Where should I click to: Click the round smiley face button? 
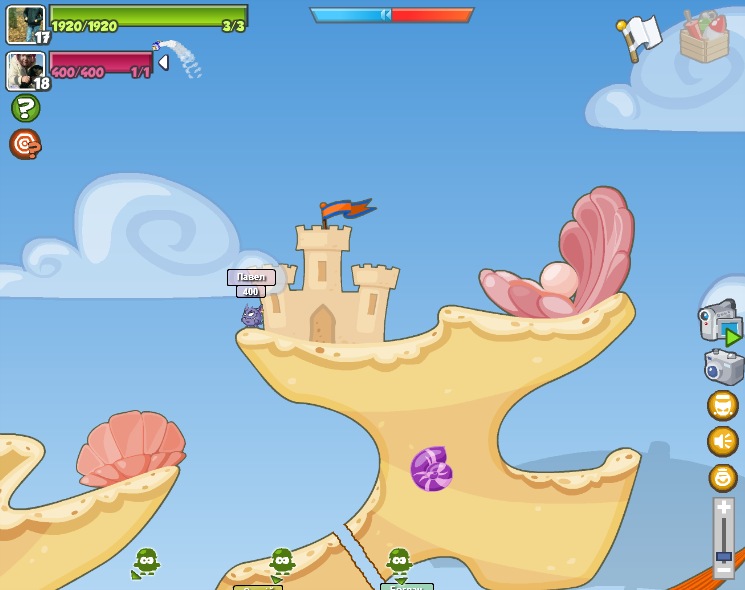[x=722, y=478]
